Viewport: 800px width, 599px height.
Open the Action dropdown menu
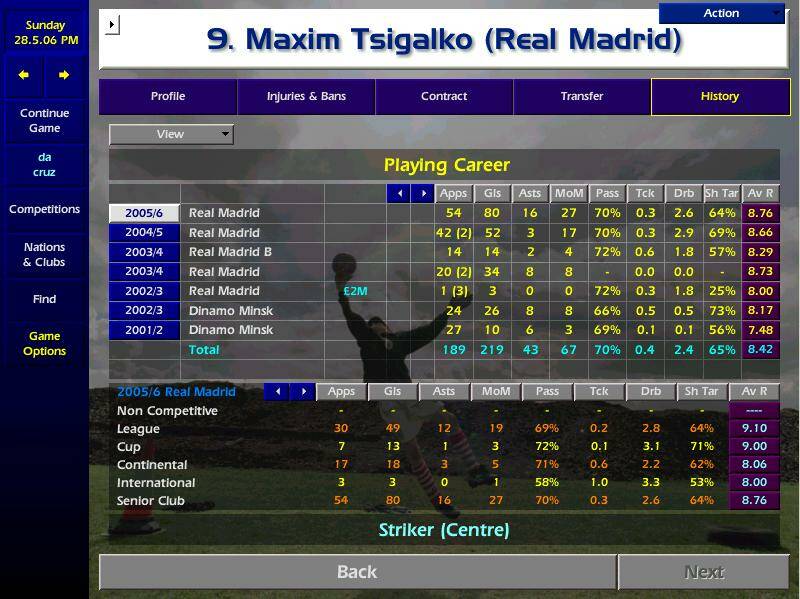click(722, 13)
